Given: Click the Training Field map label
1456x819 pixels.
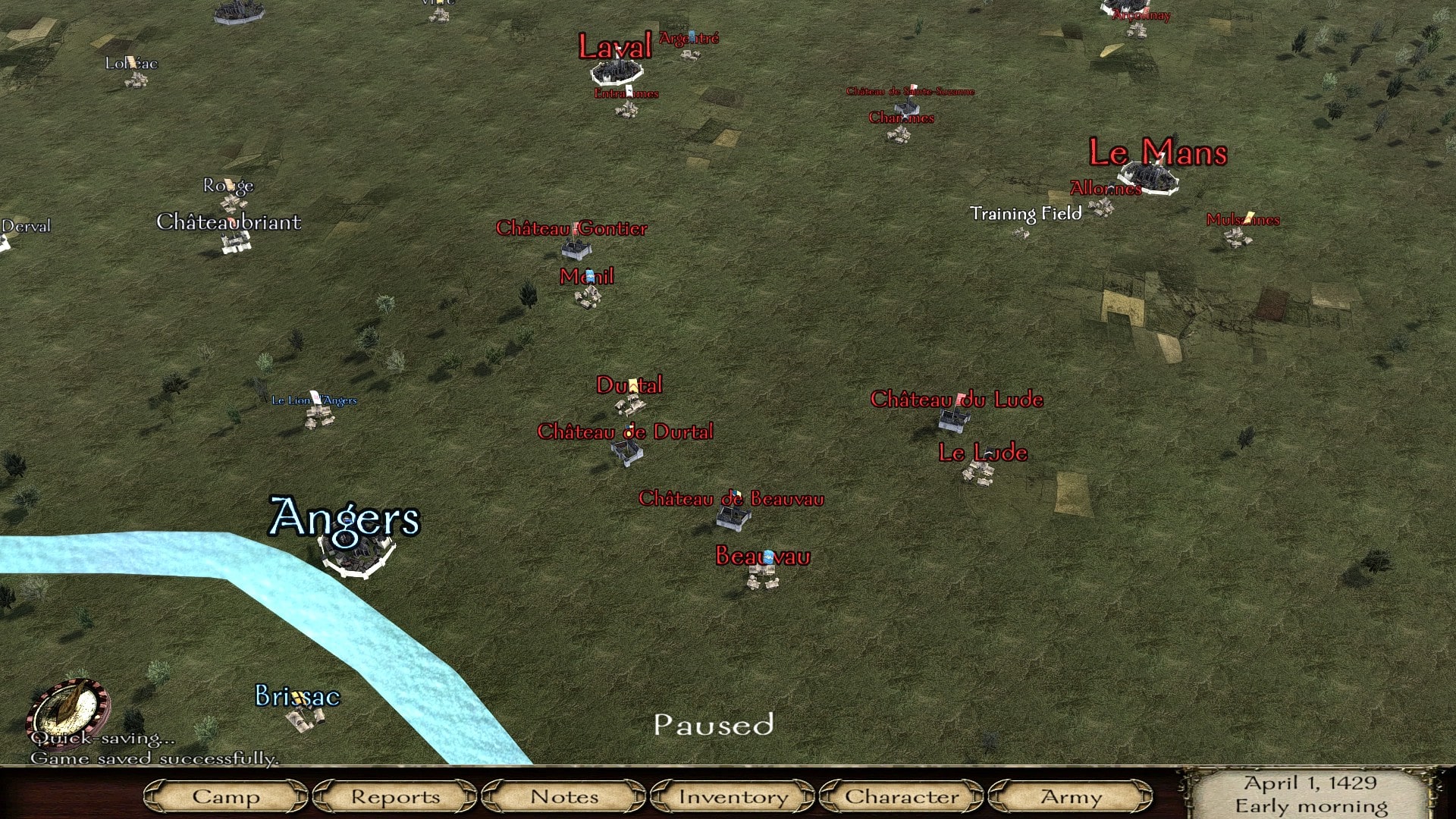Looking at the screenshot, I should click(1025, 214).
